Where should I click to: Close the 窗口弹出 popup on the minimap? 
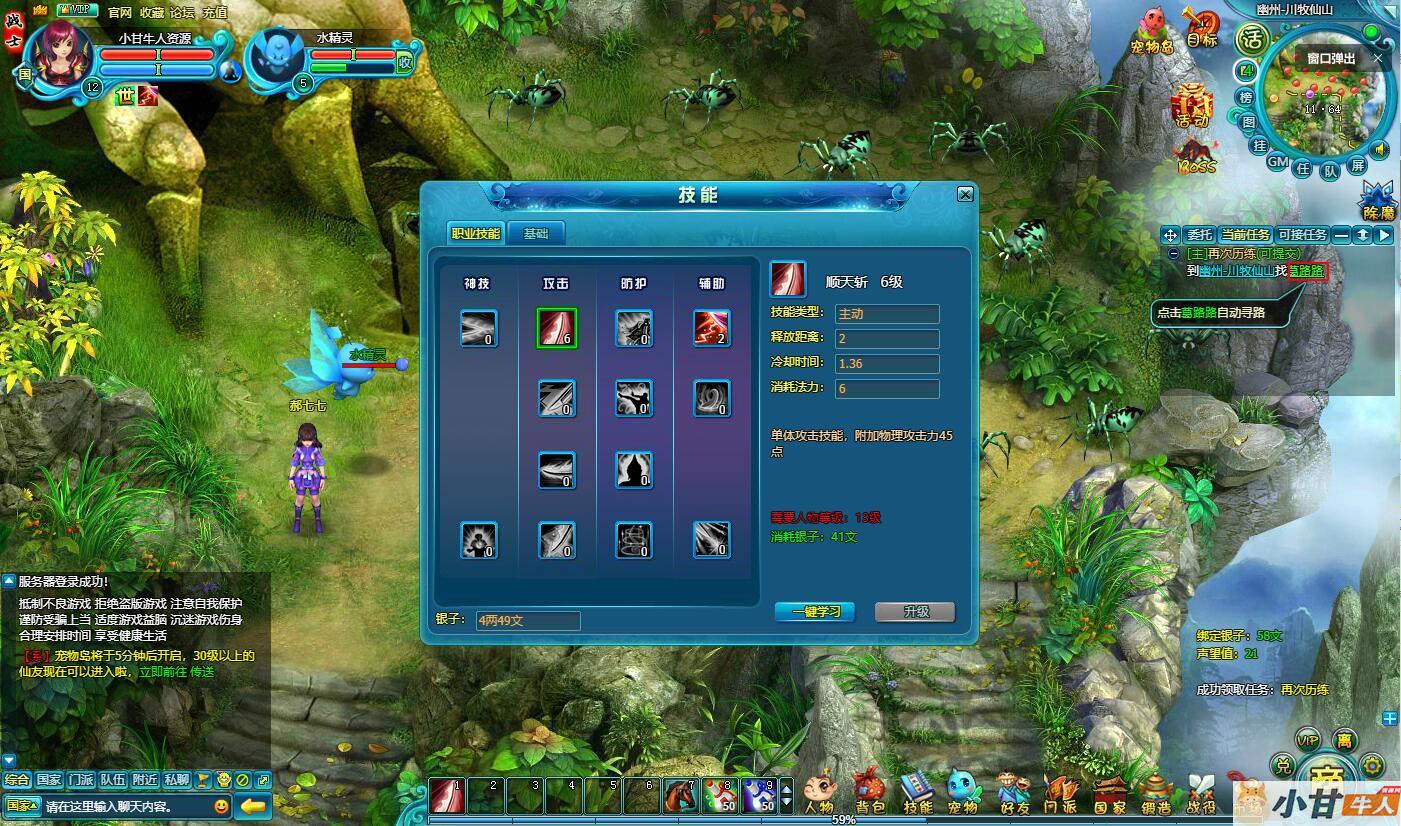click(x=1378, y=58)
